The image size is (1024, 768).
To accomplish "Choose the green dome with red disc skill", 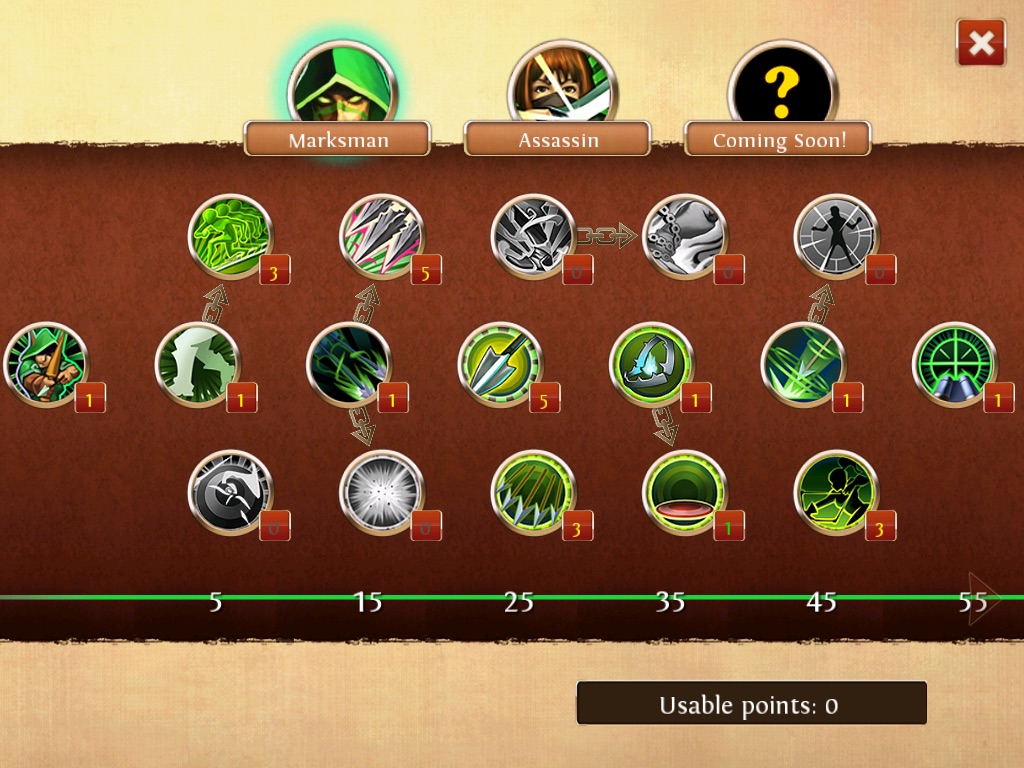I will click(684, 492).
